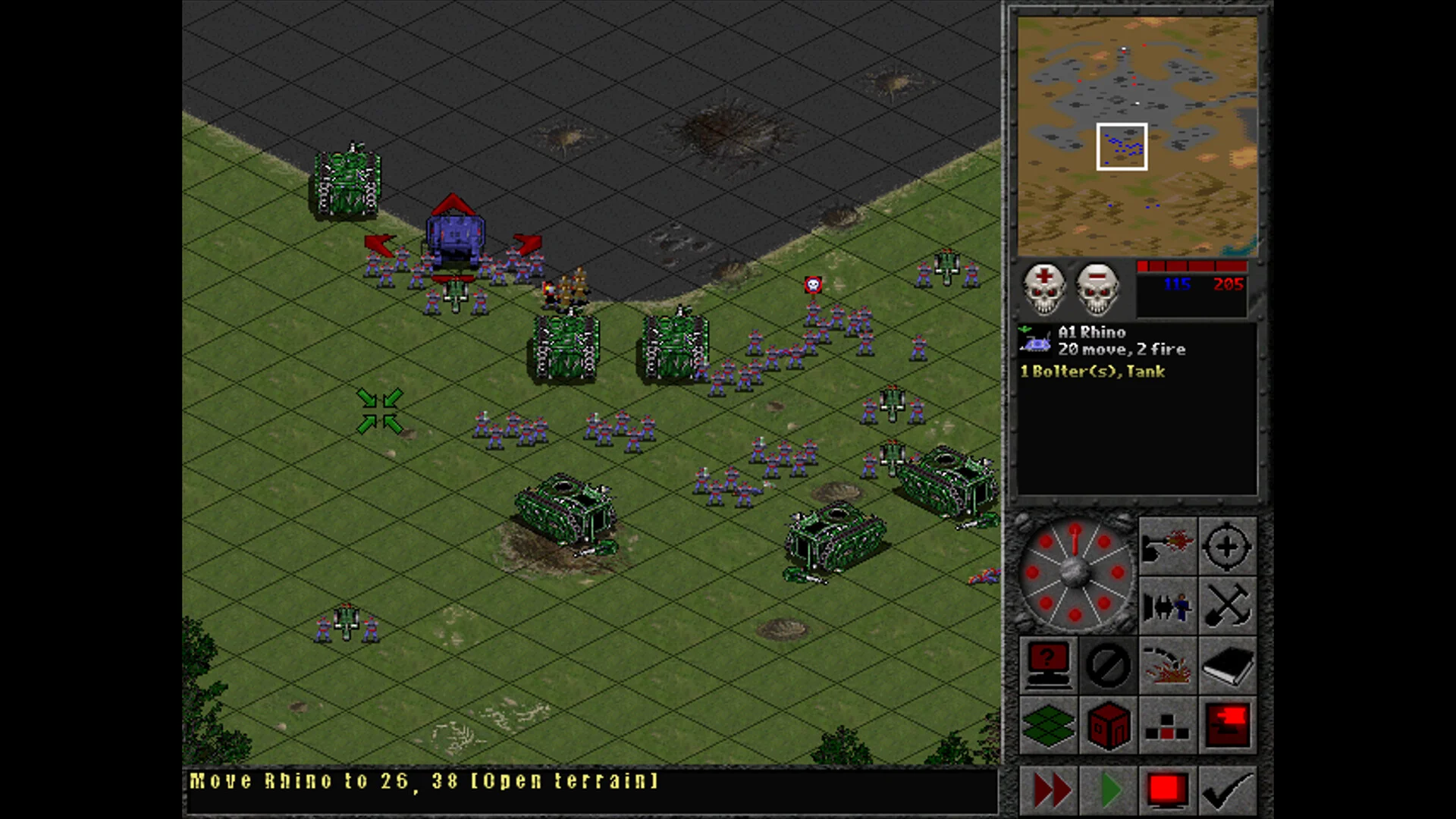Click the red tank screen button

tap(1227, 725)
